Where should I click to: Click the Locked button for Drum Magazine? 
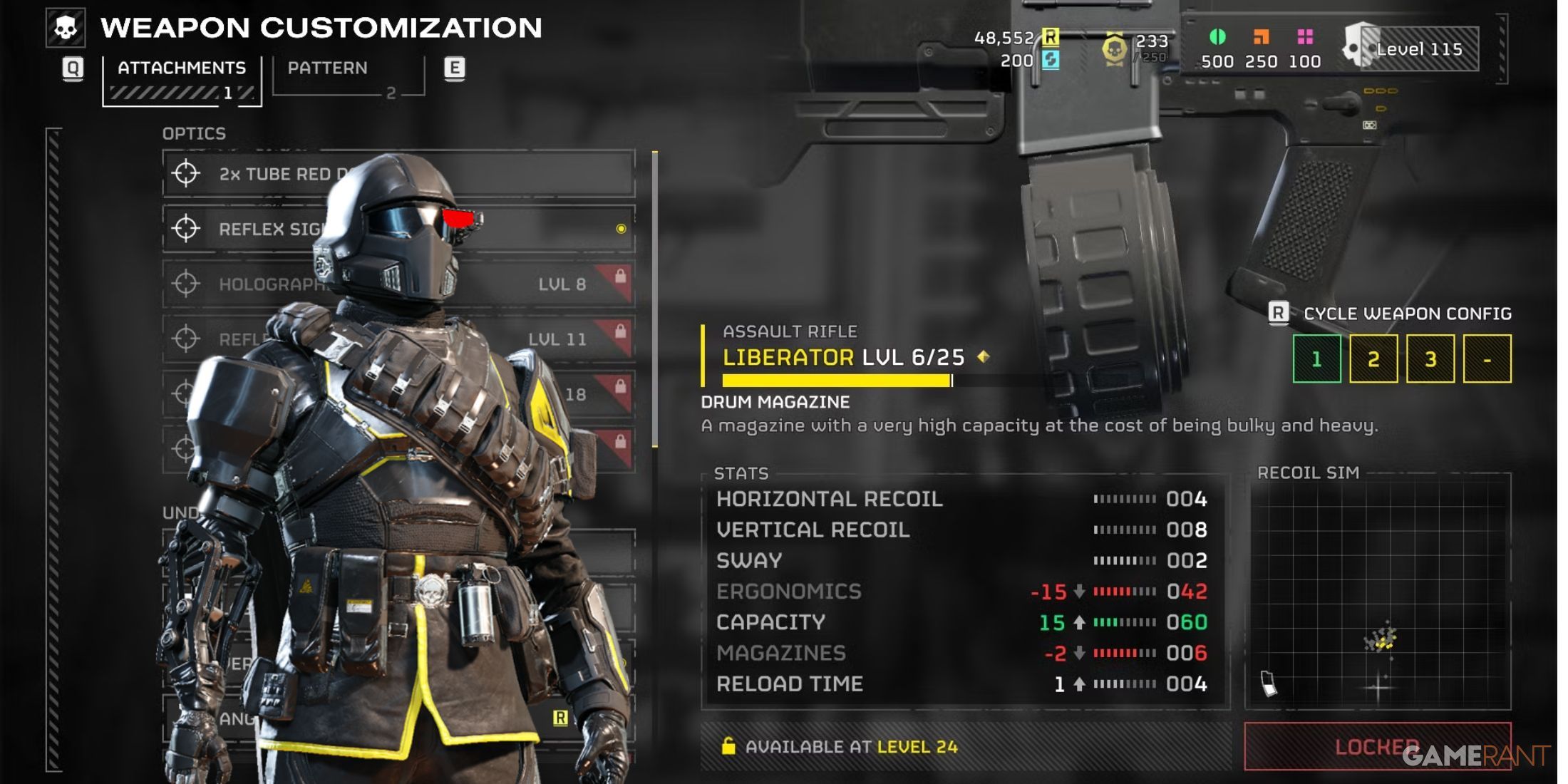(x=1377, y=747)
